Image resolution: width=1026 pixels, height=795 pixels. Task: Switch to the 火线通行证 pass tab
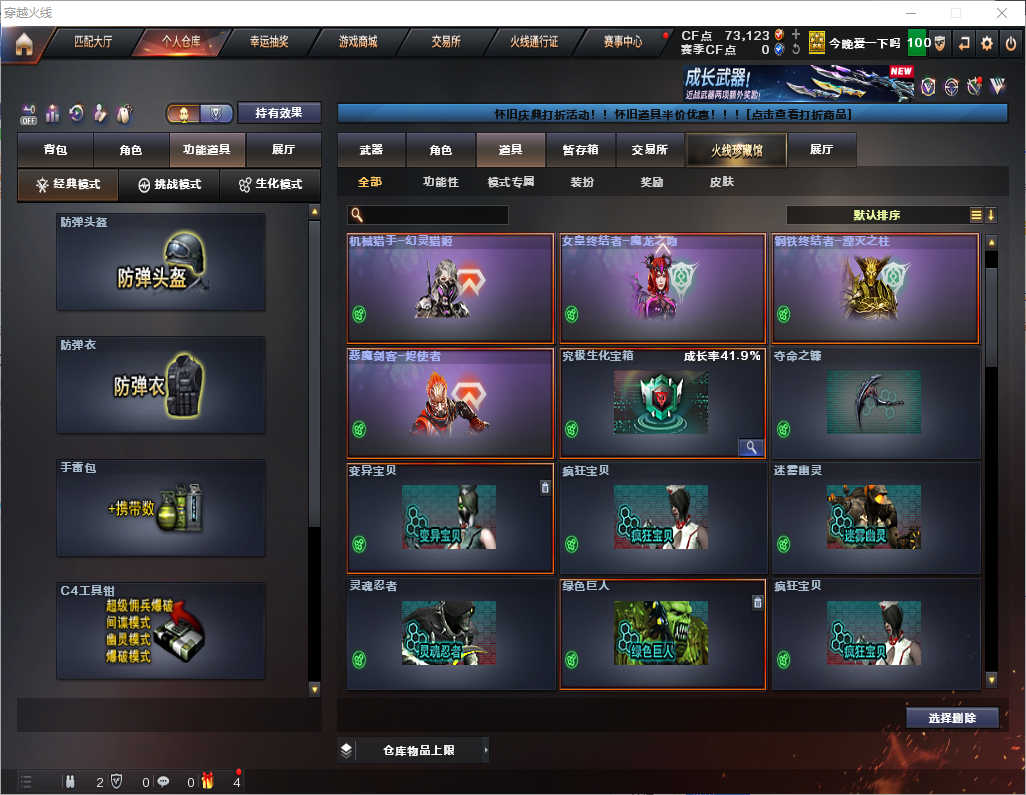coord(534,42)
